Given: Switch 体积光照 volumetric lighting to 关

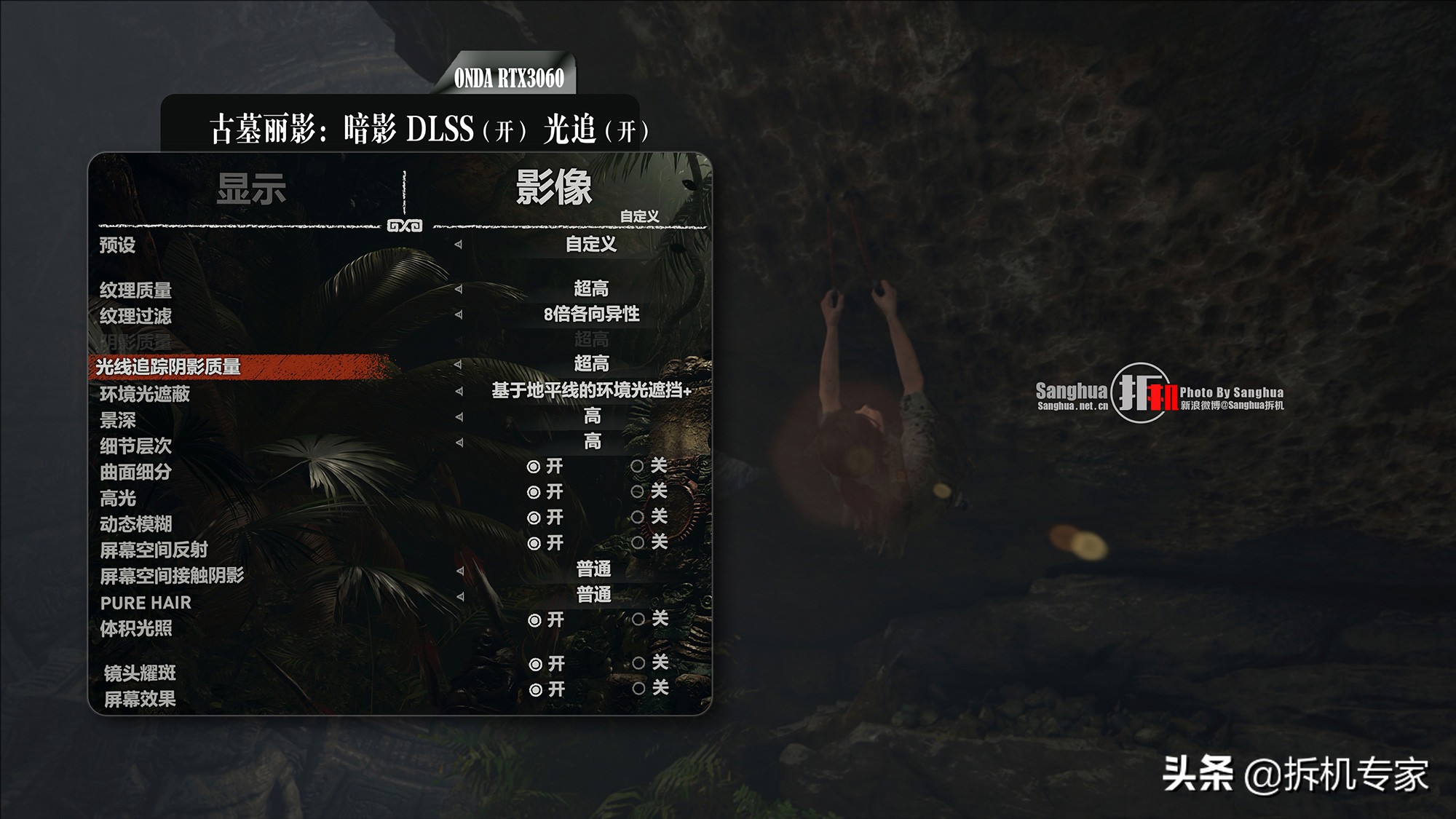Looking at the screenshot, I should coord(638,620).
